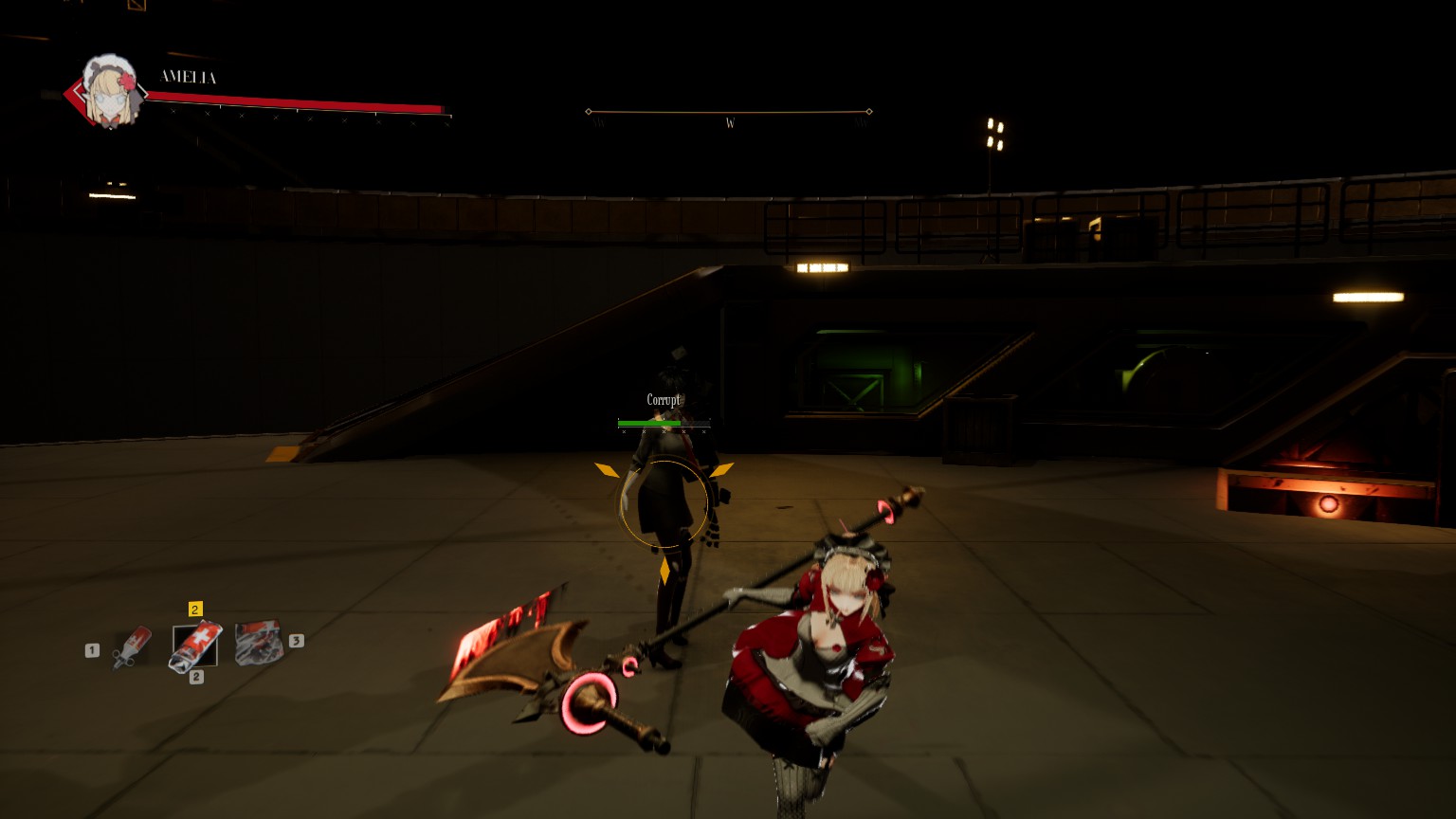This screenshot has height=819, width=1456.
Task: Choose the crumpled wrapper item in slot 3
Action: point(258,642)
